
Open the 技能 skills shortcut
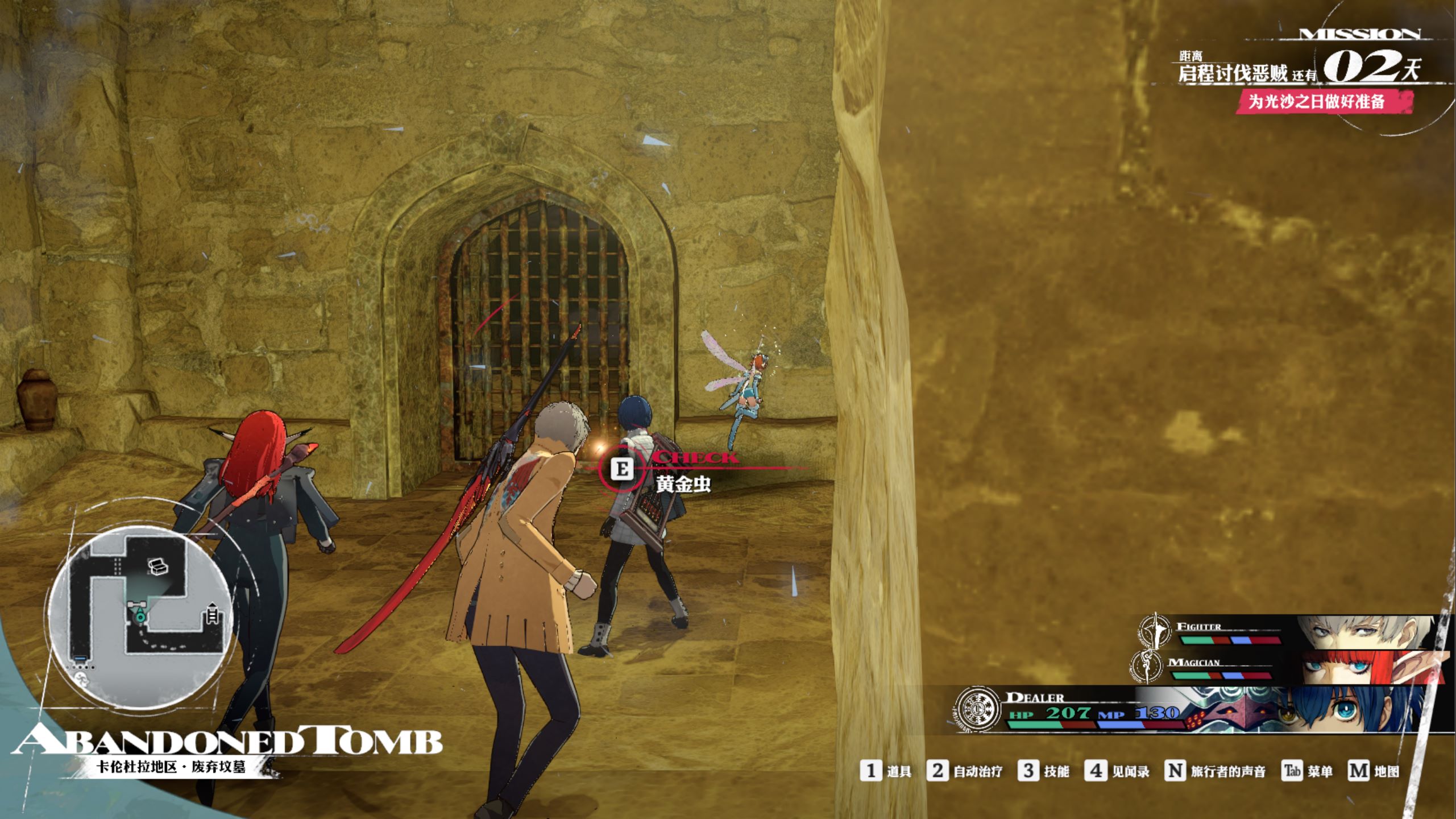(1044, 771)
